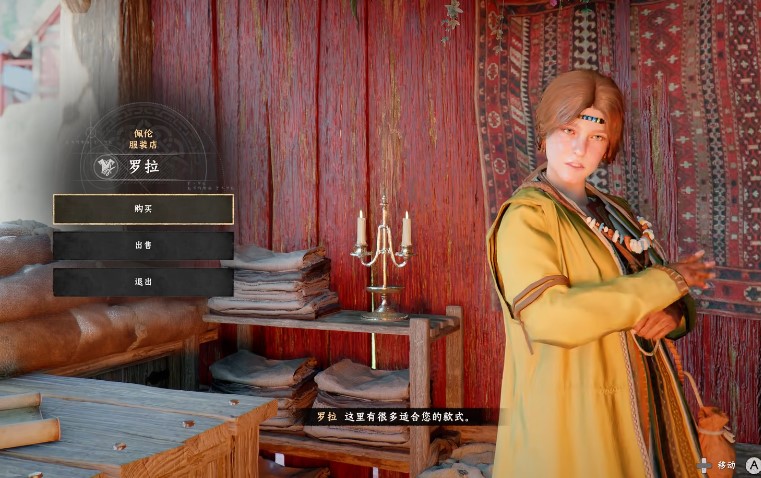761x478 pixels.
Task: Select the 购买 (Buy) menu option
Action: 143,209
